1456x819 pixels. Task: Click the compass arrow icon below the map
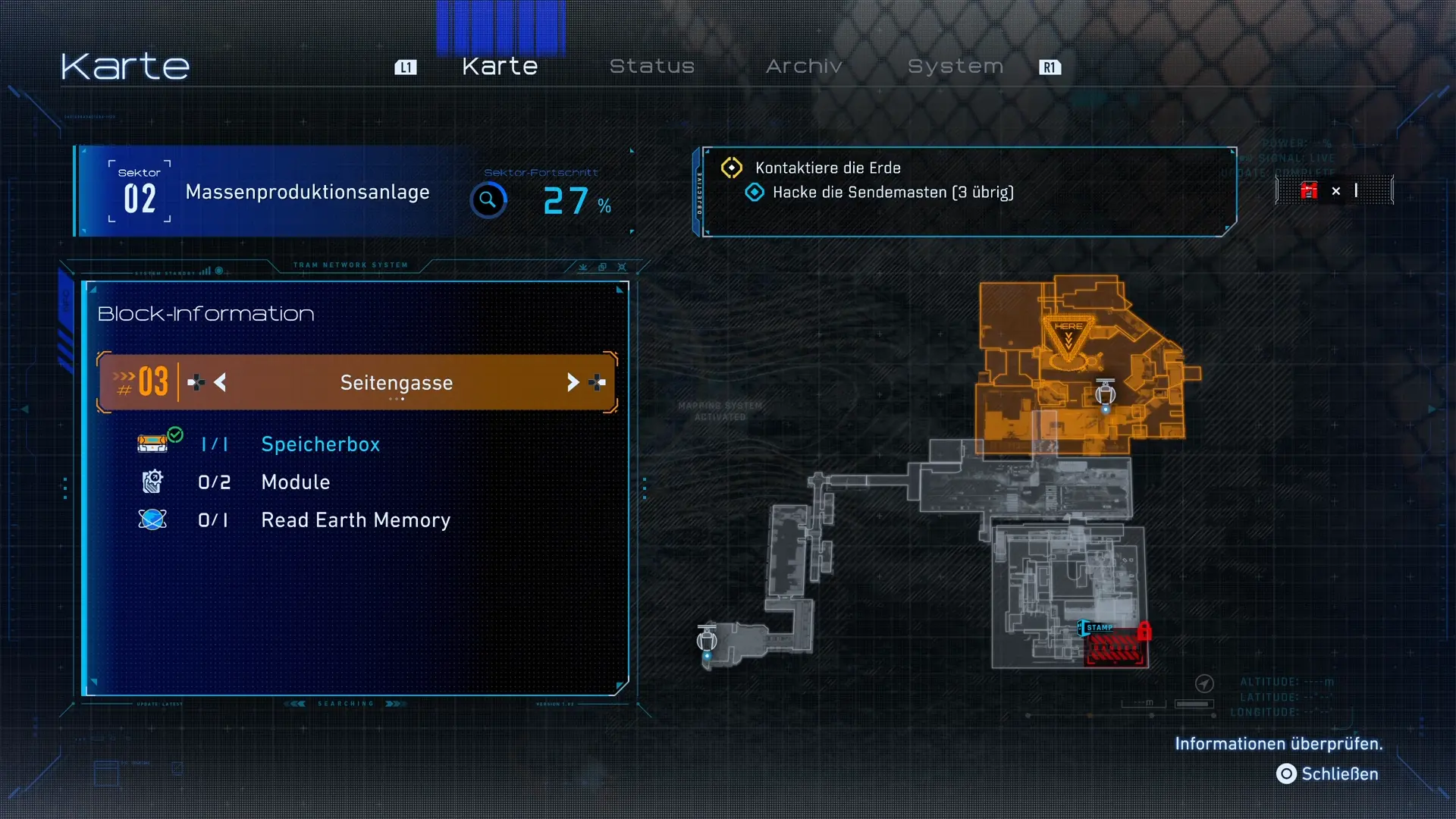coord(1204,684)
